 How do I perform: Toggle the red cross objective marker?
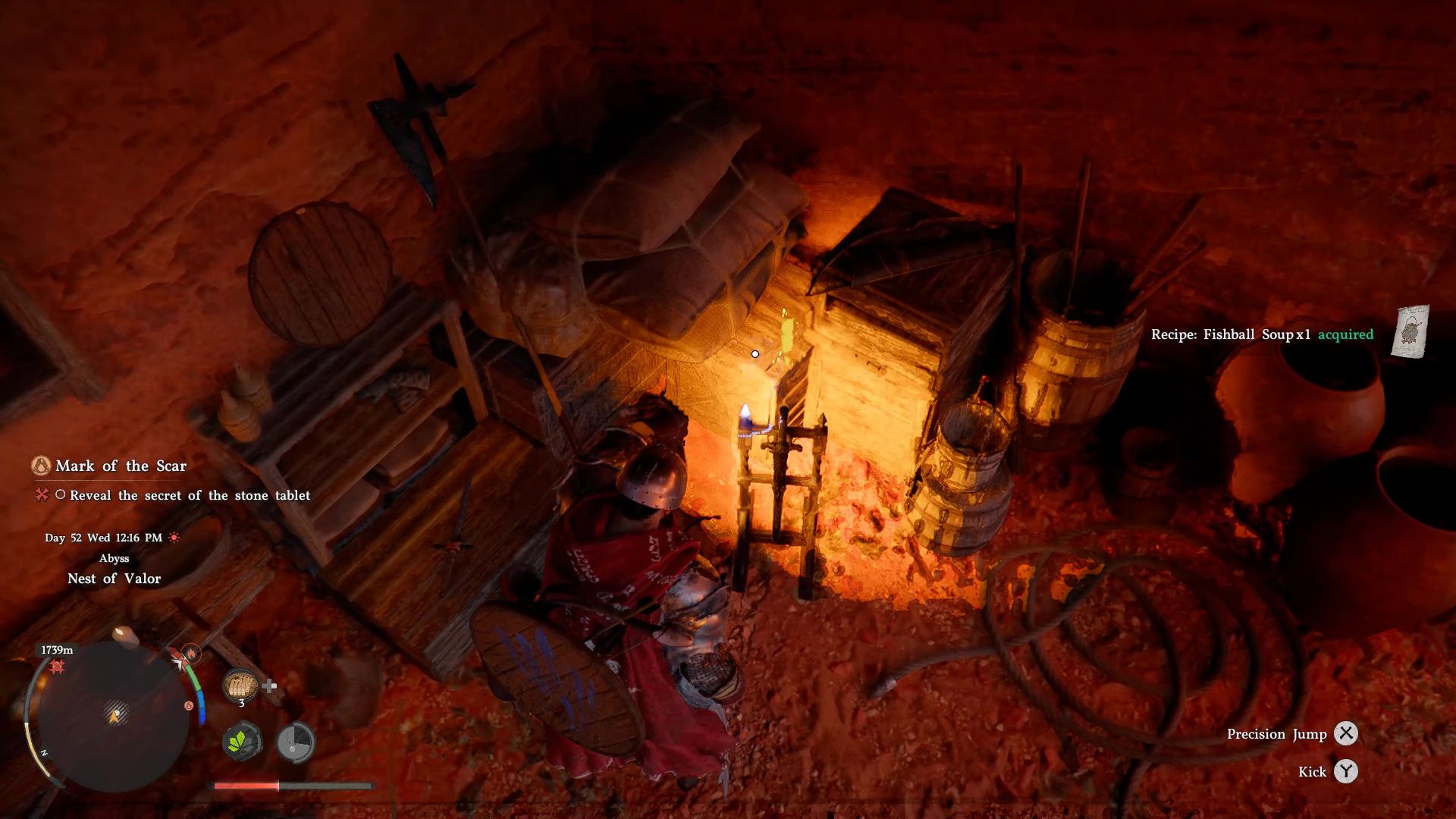coord(41,495)
